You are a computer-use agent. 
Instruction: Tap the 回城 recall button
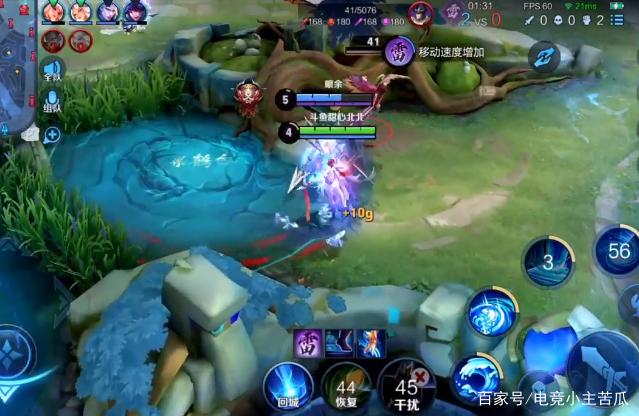pos(287,386)
